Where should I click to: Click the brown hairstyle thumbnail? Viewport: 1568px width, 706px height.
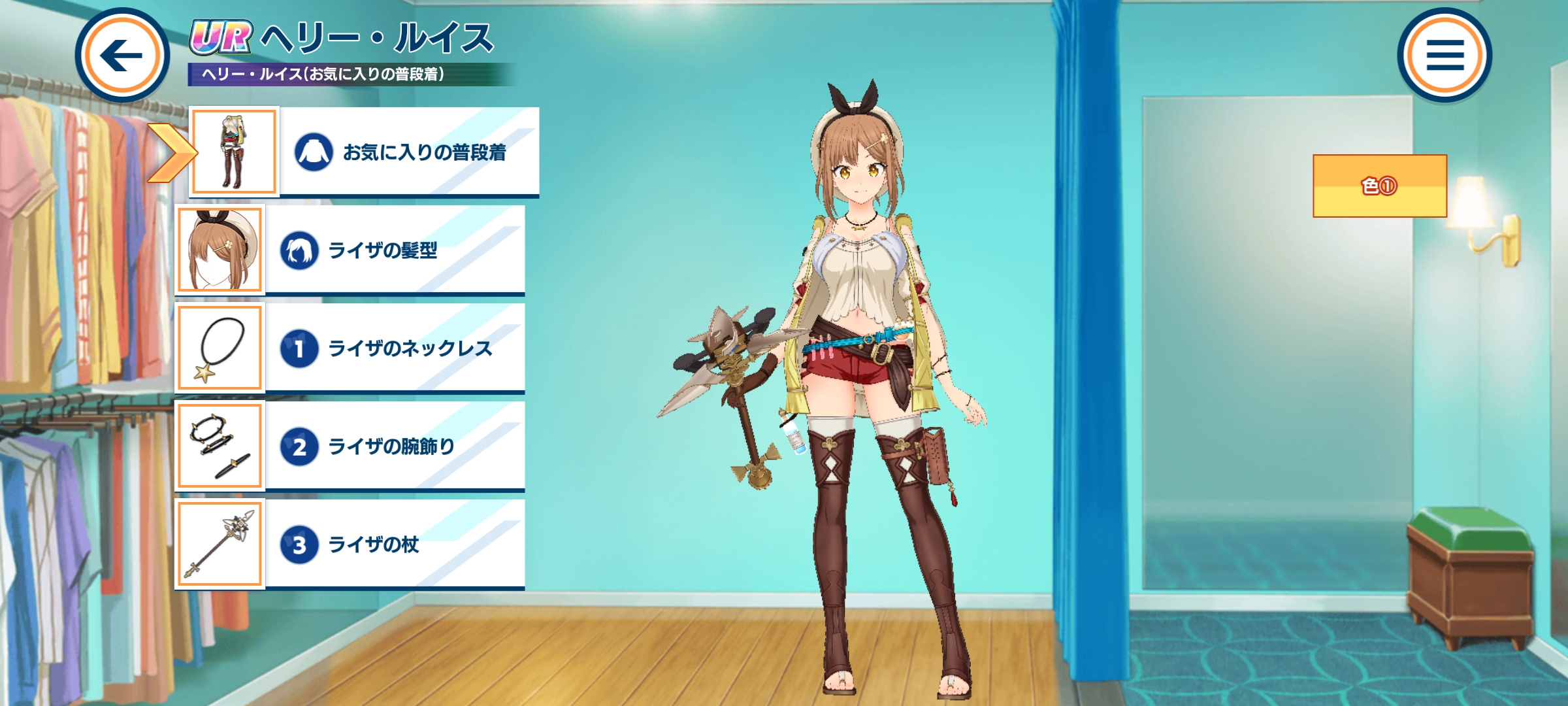220,250
